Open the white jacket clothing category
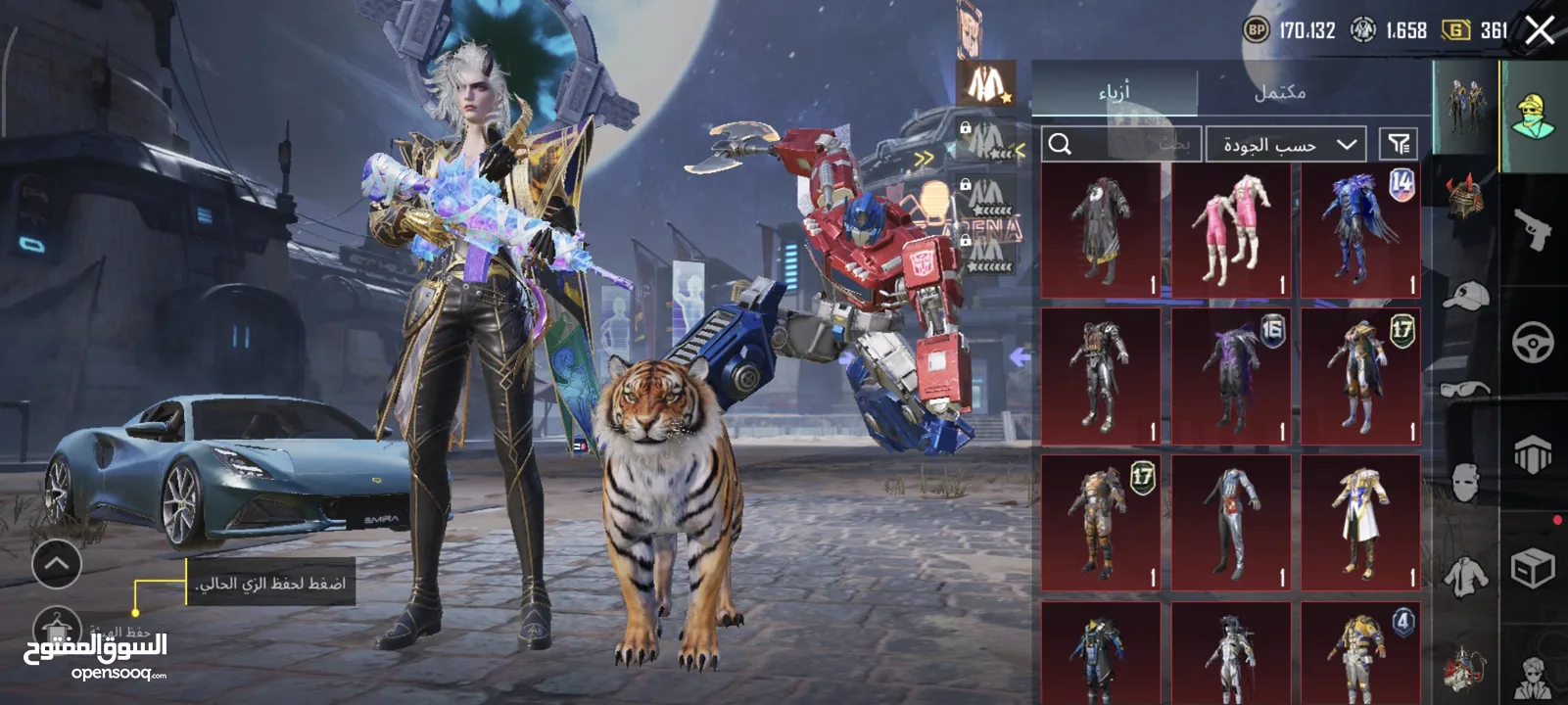Screen dimensions: 1568x705 1466,578
